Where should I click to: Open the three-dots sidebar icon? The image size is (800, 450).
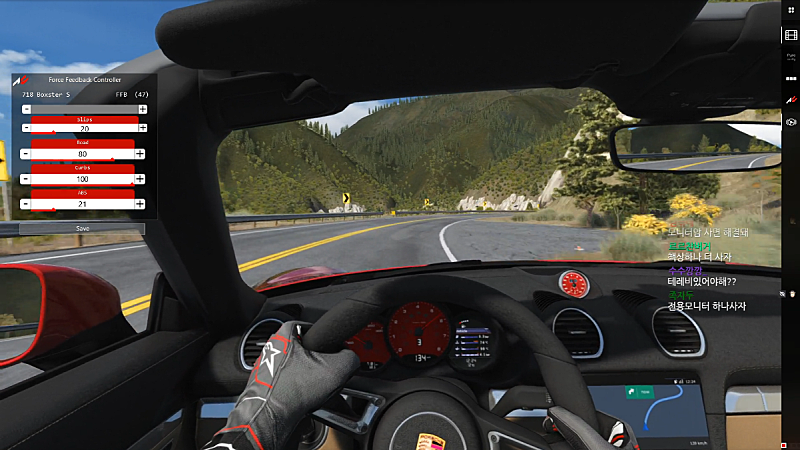791,79
